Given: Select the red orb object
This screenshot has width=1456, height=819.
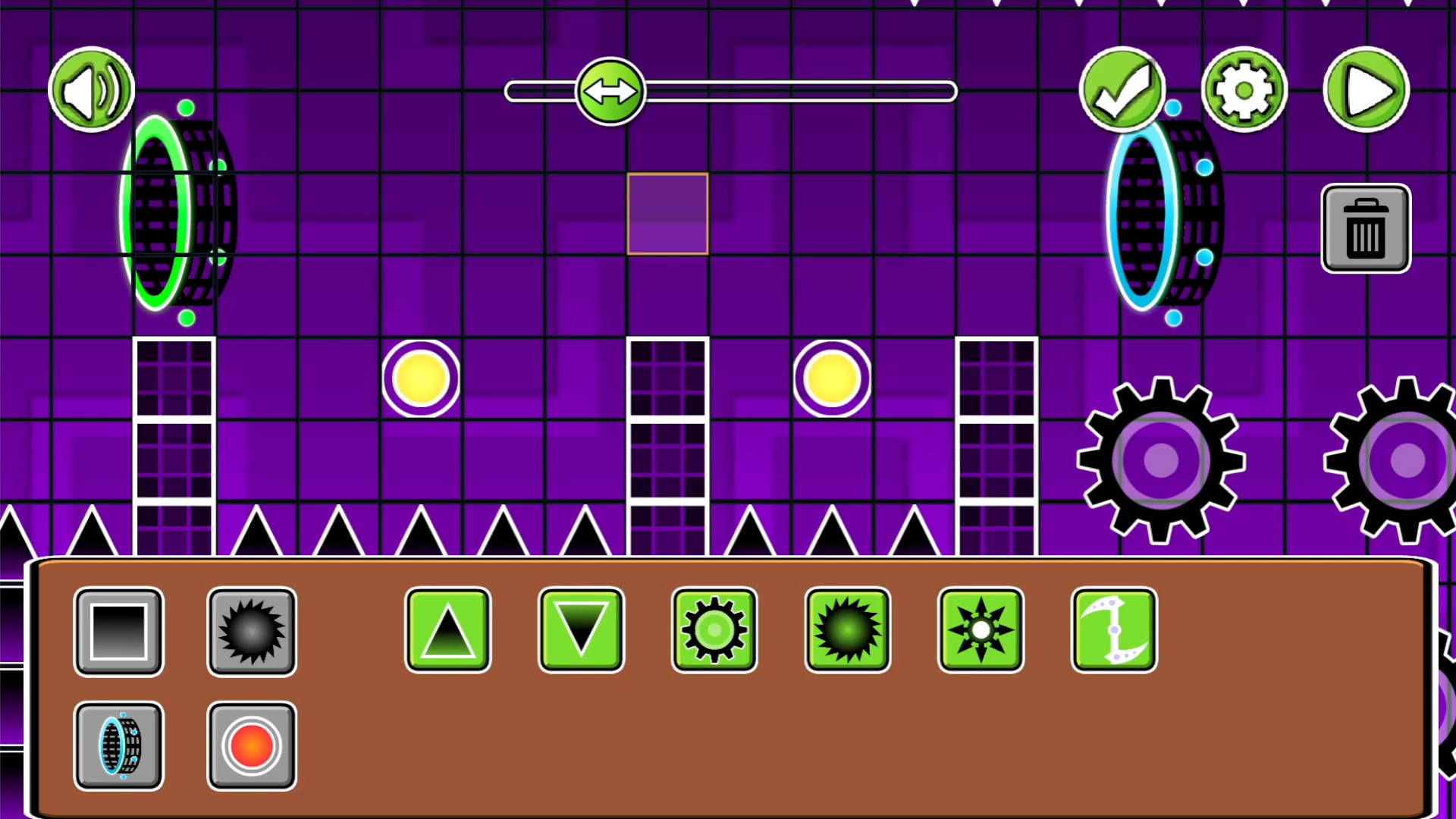Looking at the screenshot, I should click(252, 745).
